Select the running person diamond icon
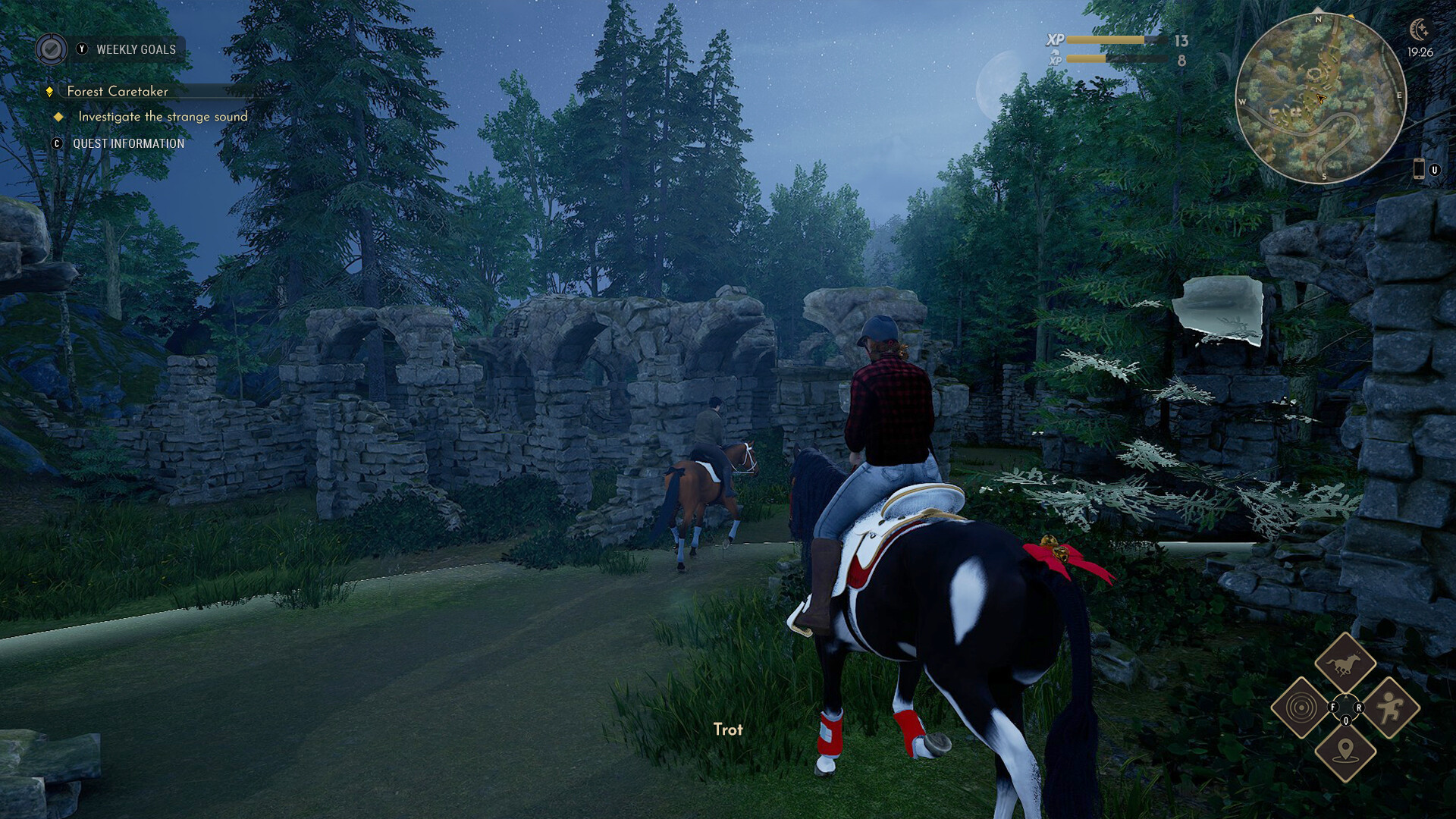Screen dimensions: 1456x819 [x=1389, y=708]
